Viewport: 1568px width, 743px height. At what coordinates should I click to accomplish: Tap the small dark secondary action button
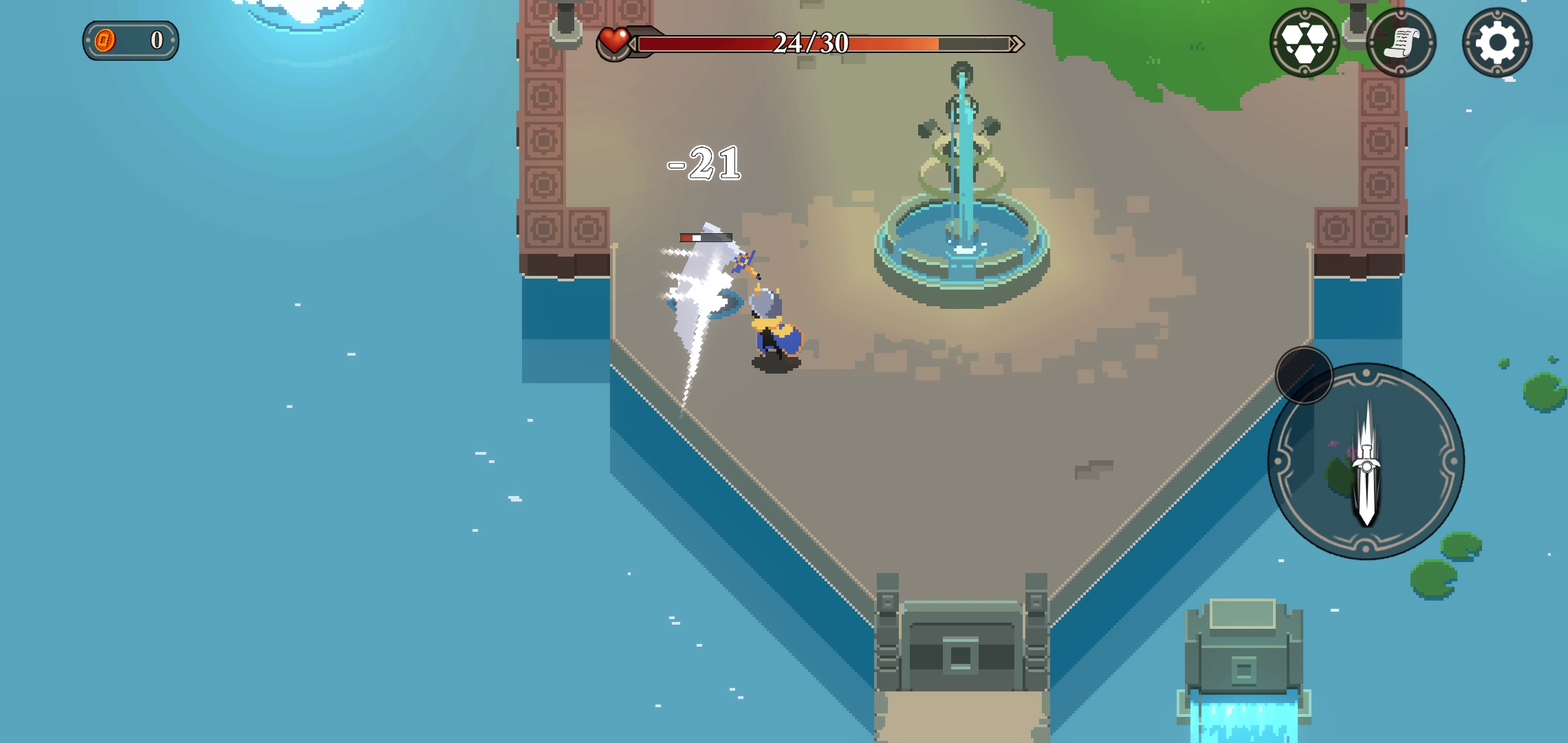point(1304,375)
